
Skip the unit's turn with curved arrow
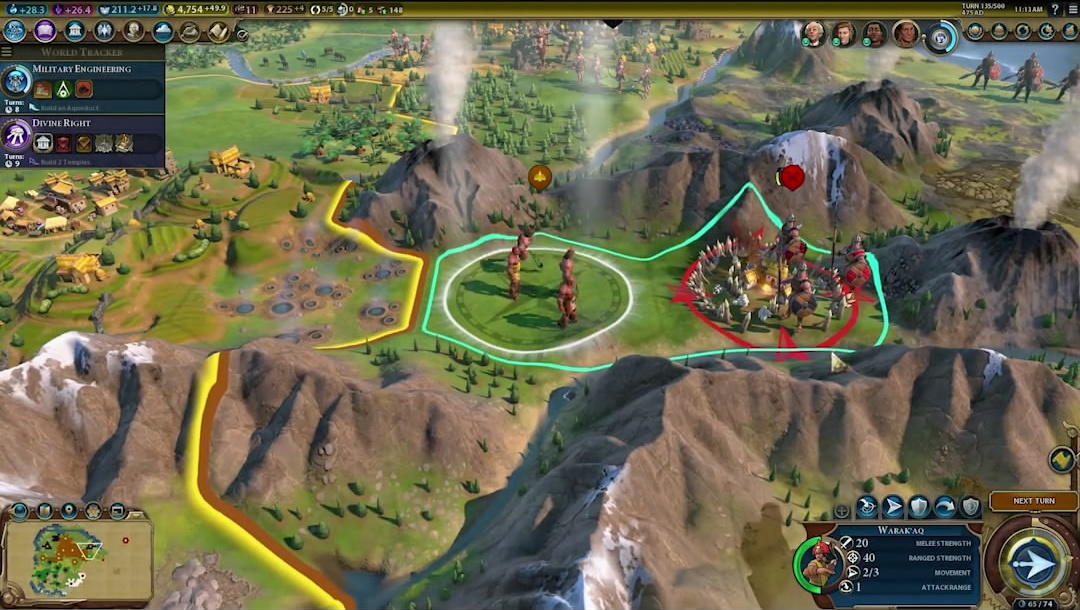pos(945,507)
